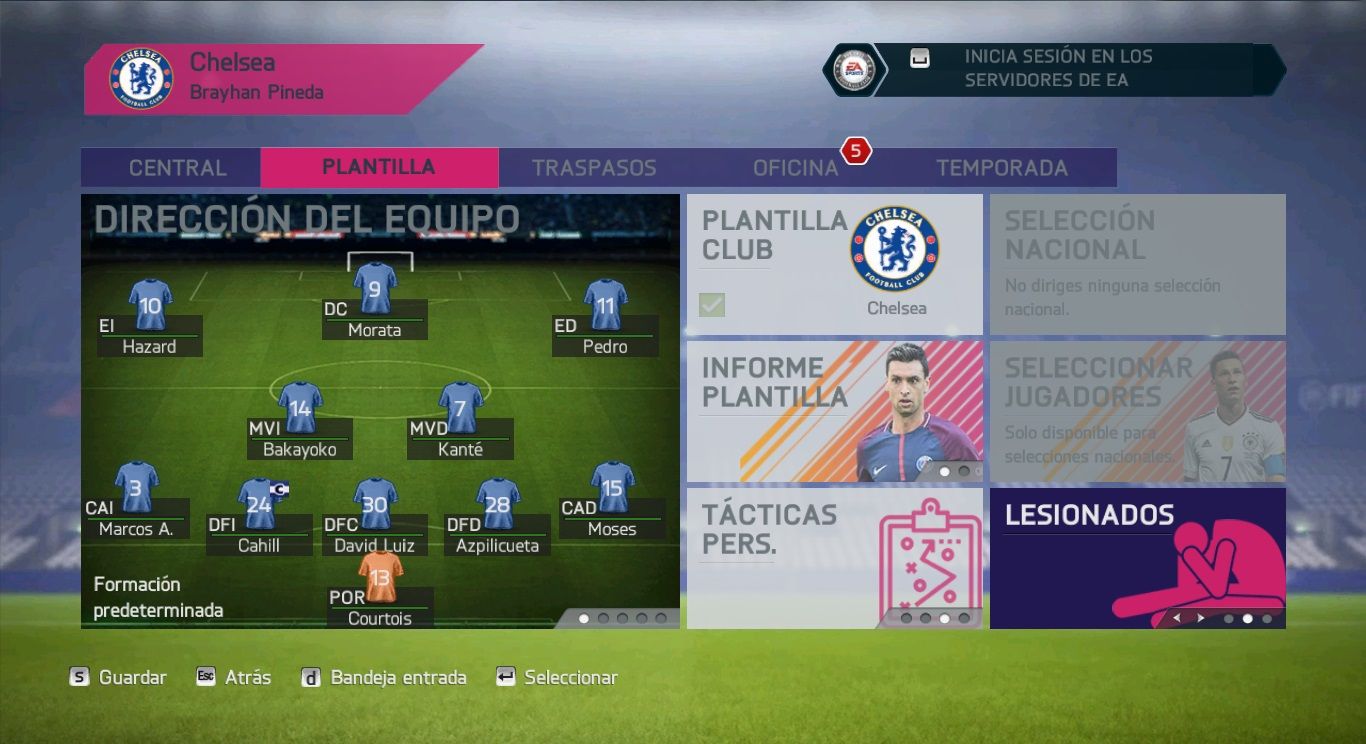This screenshot has height=744, width=1366.
Task: Switch to the Central tab
Action: (x=177, y=168)
